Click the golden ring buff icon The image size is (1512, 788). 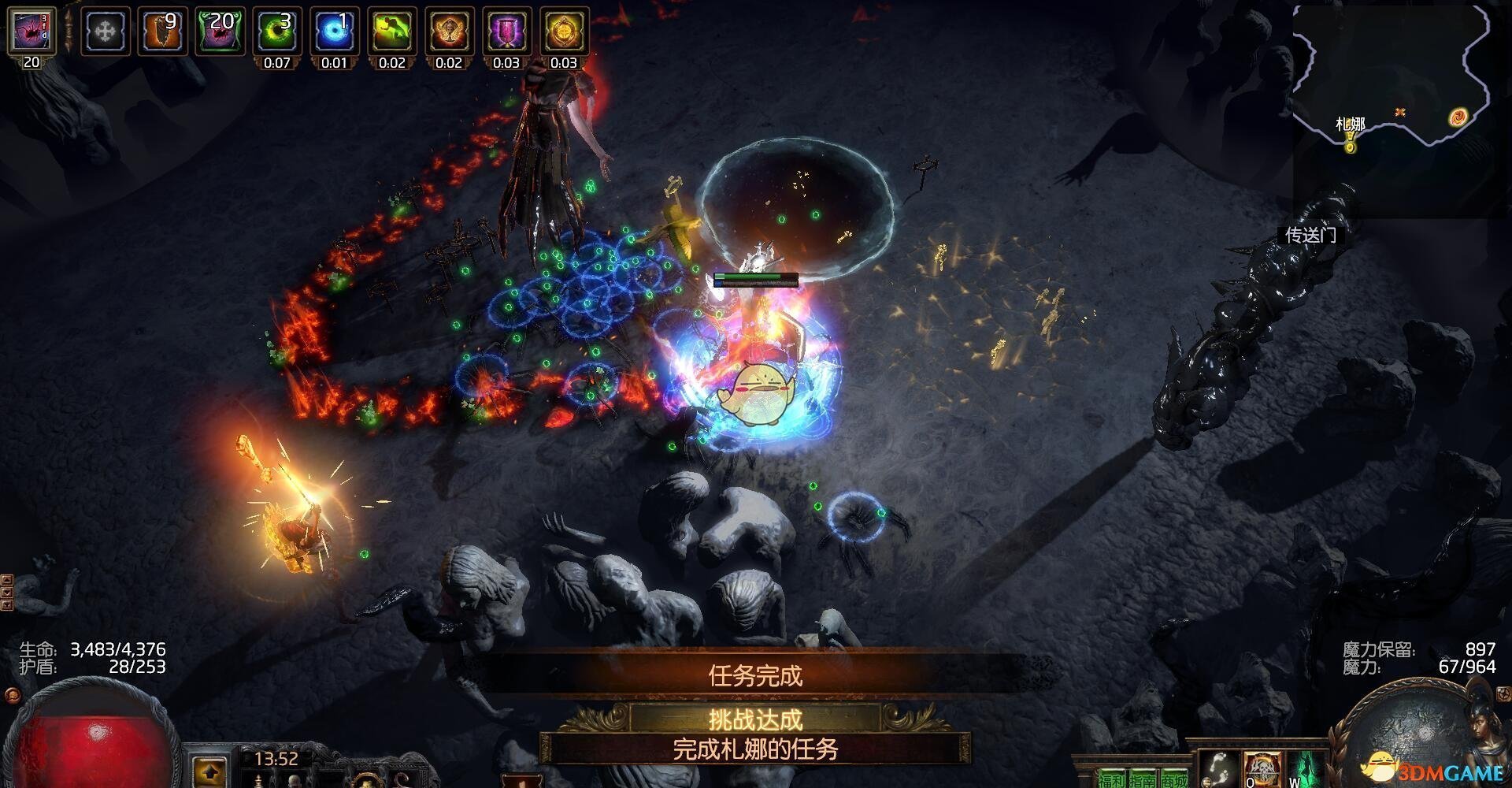(x=564, y=32)
